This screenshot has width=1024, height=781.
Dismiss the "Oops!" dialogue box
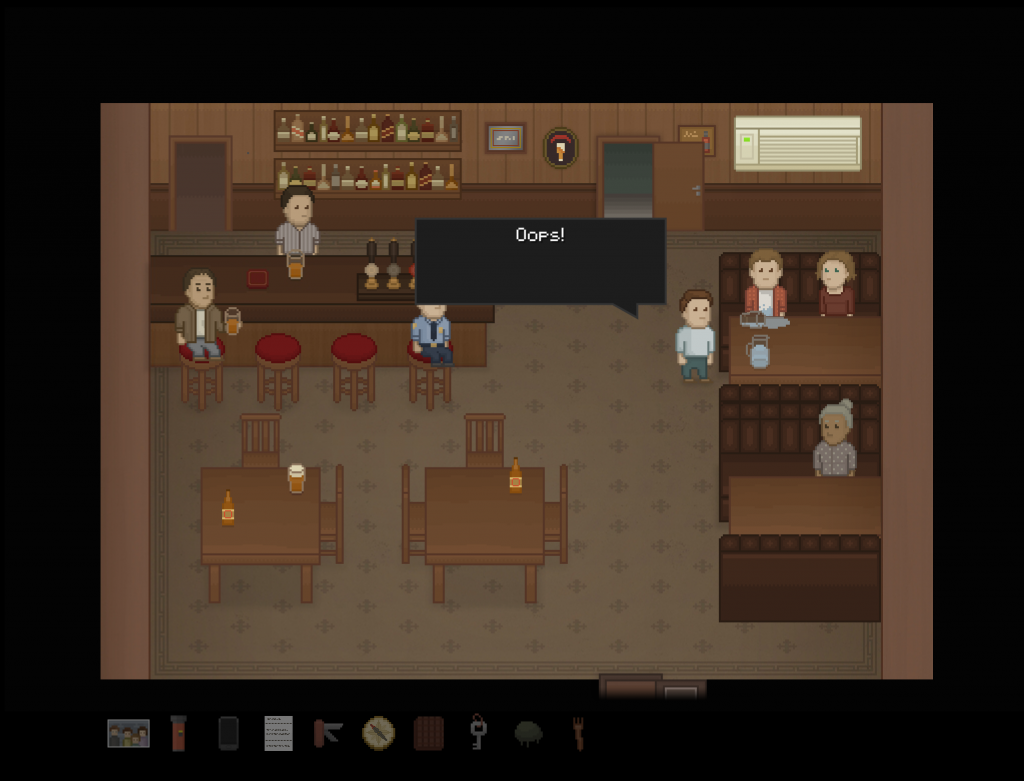pos(540,261)
